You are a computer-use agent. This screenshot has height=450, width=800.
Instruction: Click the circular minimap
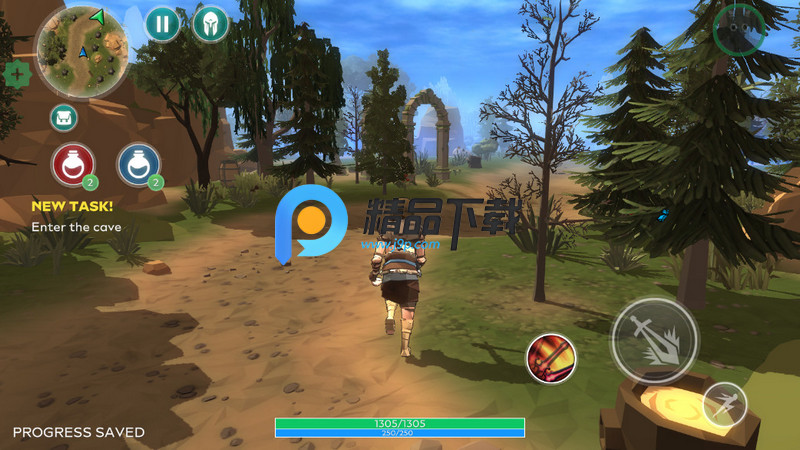81,50
